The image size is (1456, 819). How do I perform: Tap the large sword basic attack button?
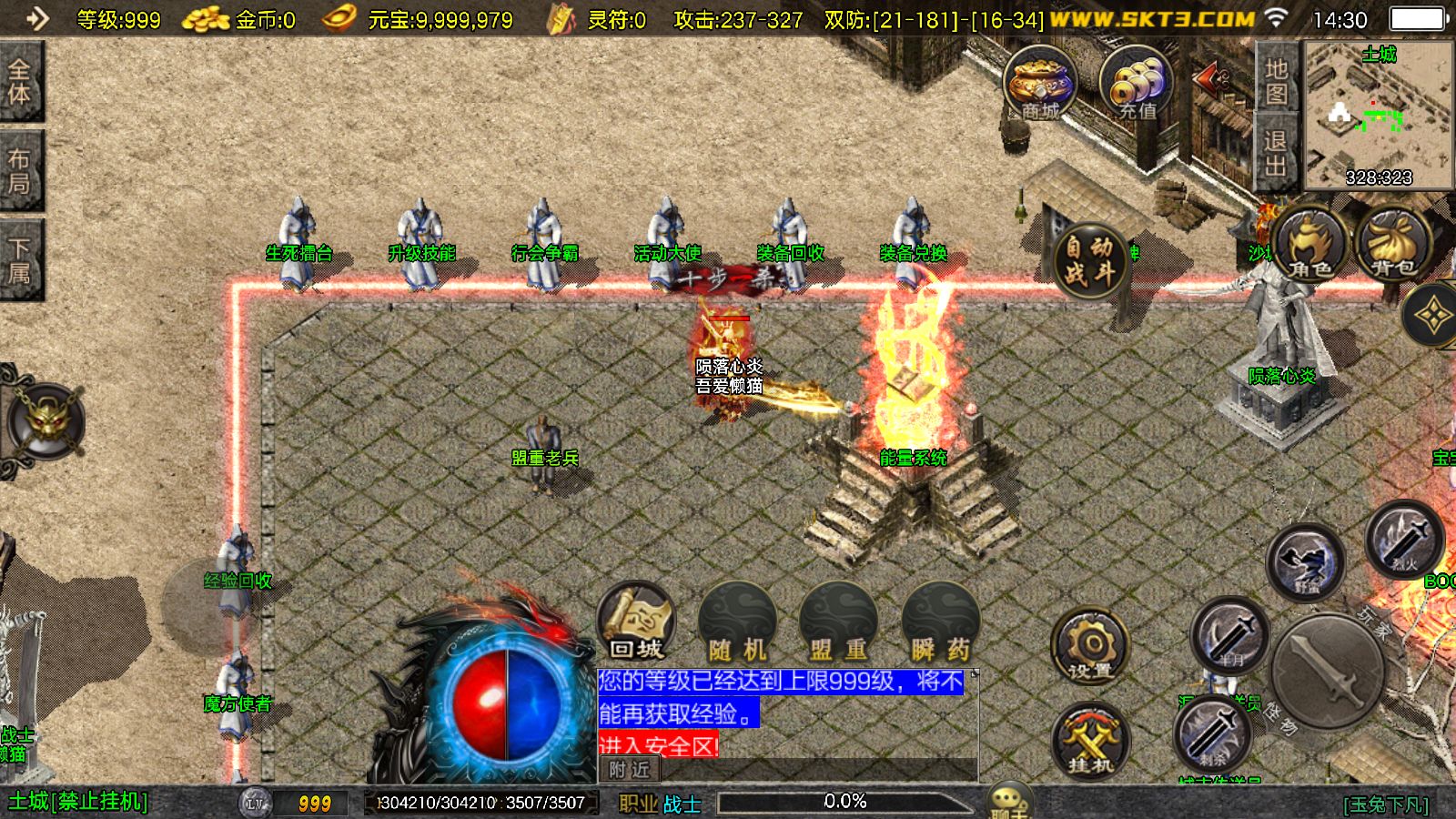tap(1329, 672)
